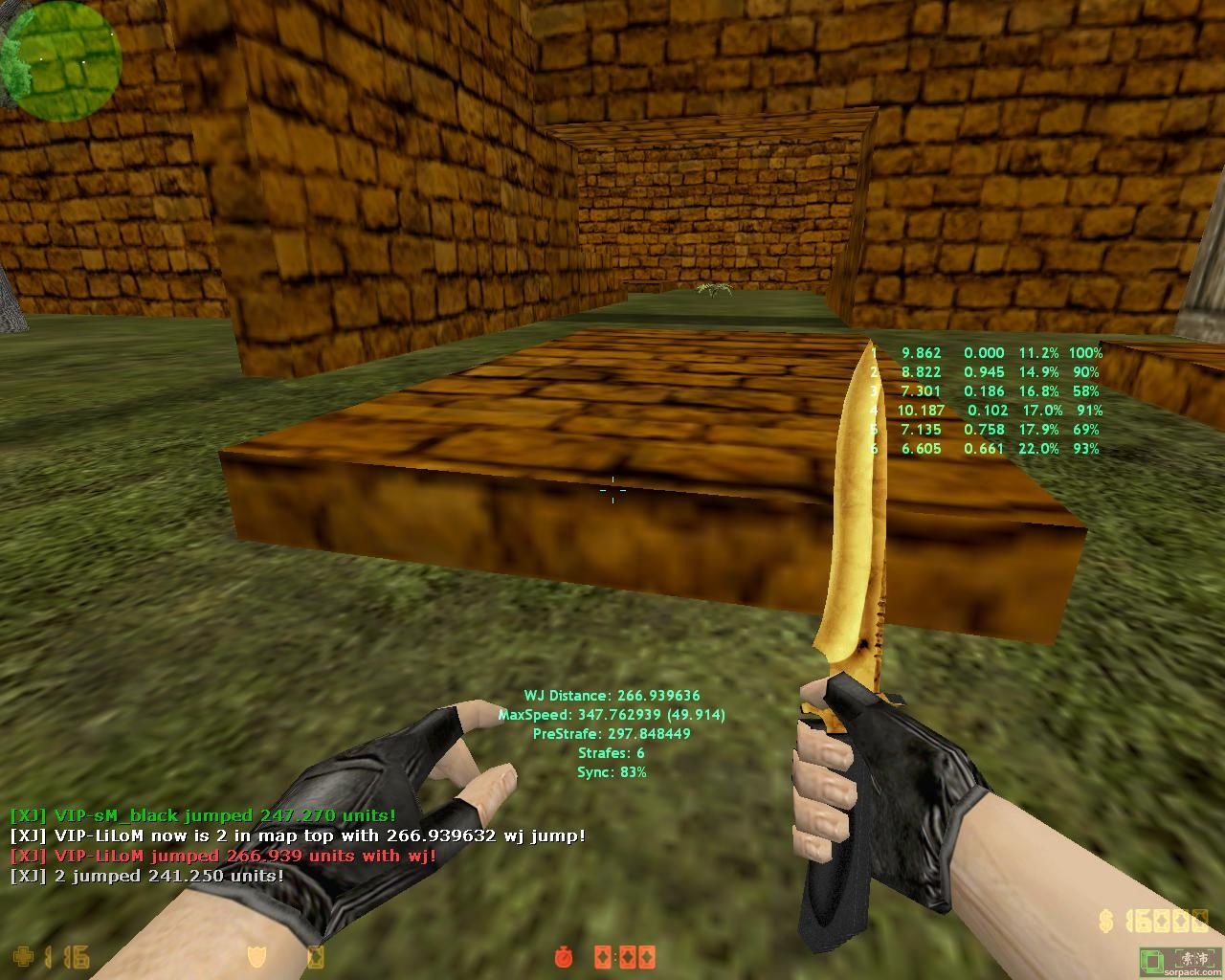This screenshot has height=980, width=1225.
Task: Click the round timer stopwatch icon
Action: (x=565, y=956)
